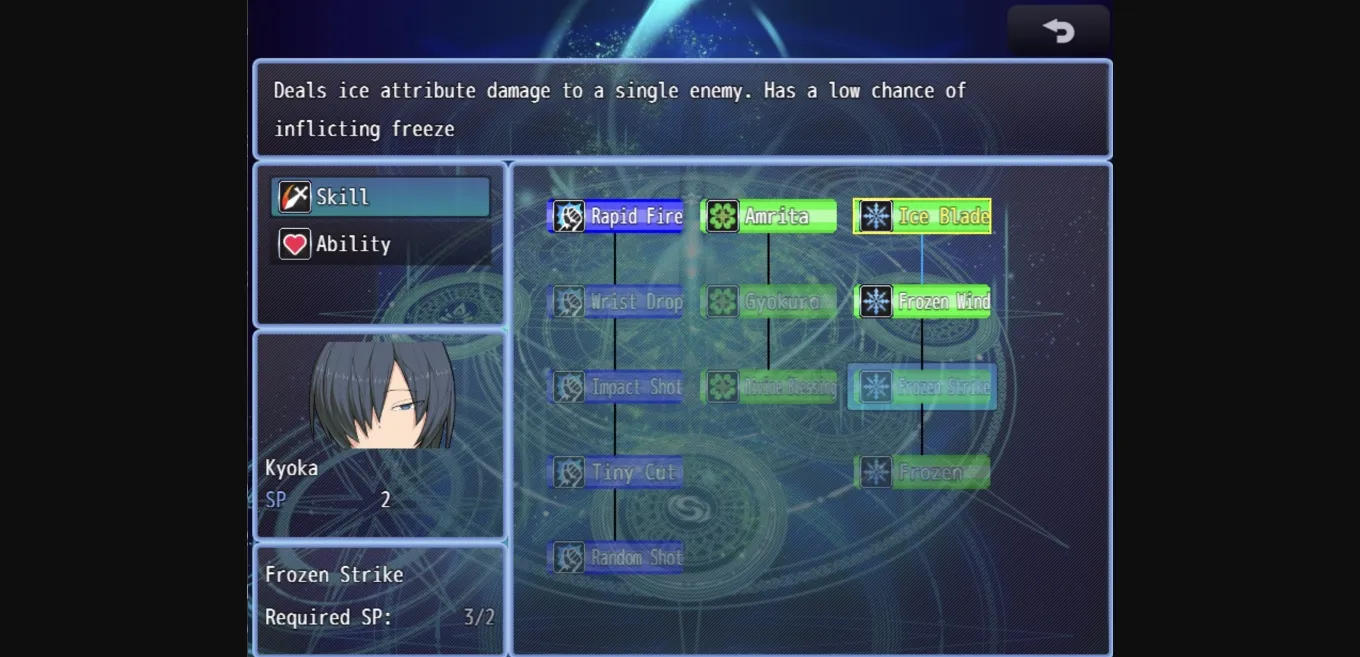Choose the Wrist Drop skill
Viewport: 1360px width, 657px height.
coord(616,301)
